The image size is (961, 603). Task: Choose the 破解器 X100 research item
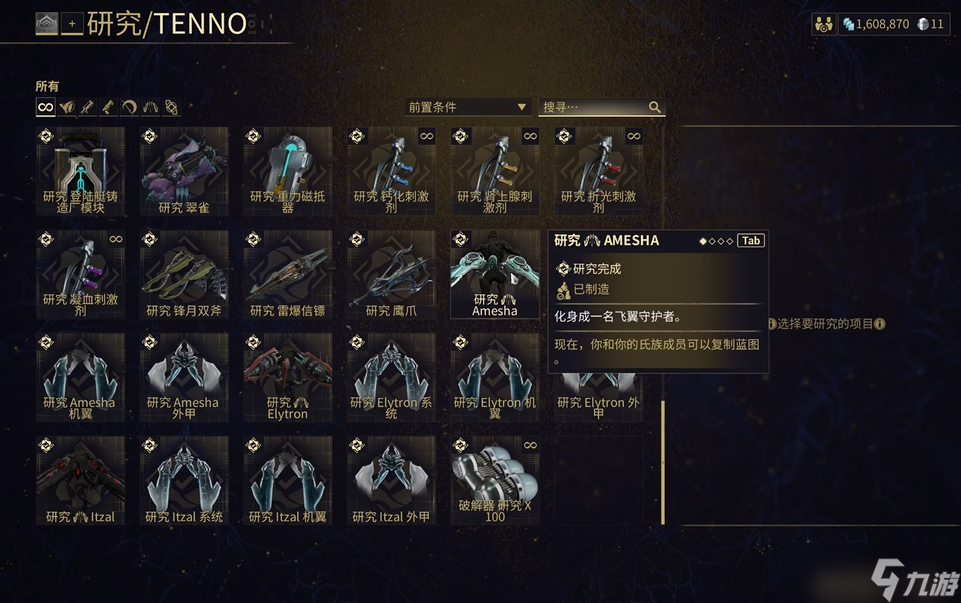pos(495,480)
